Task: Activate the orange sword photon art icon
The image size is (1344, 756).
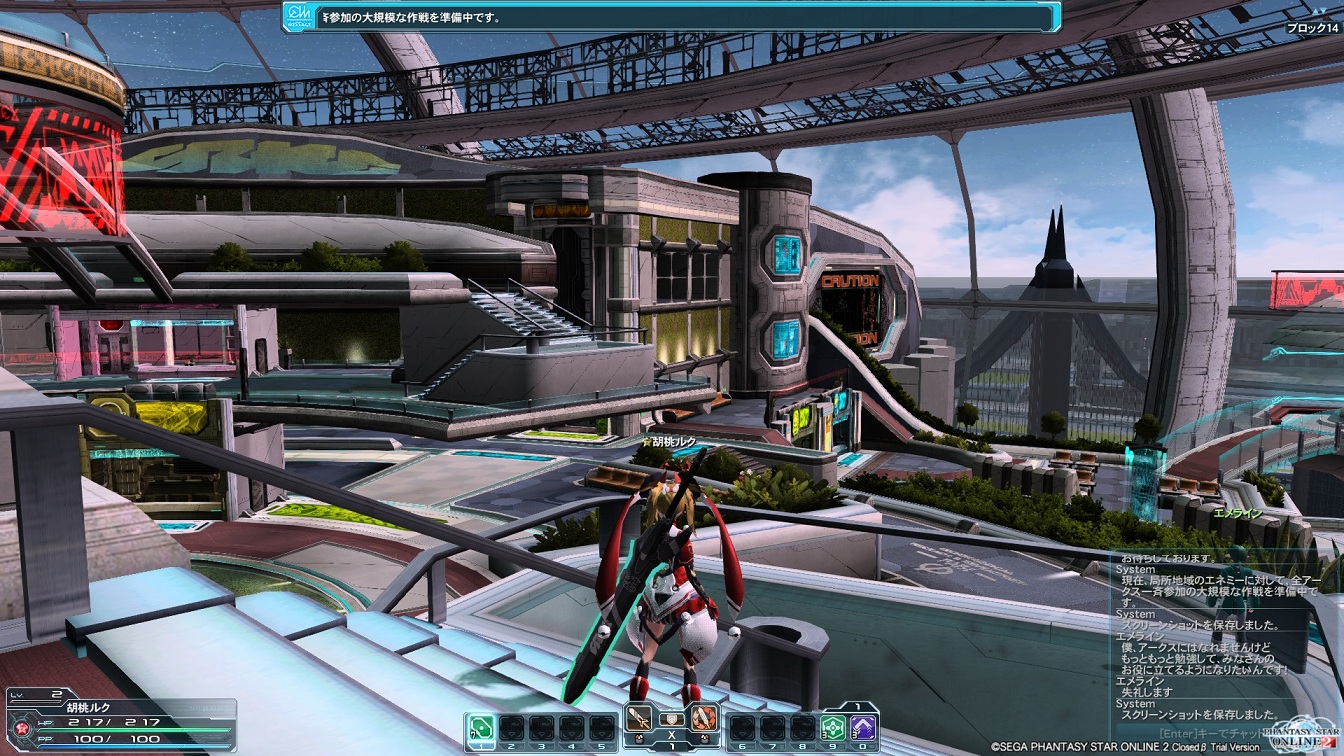Action: pos(704,718)
